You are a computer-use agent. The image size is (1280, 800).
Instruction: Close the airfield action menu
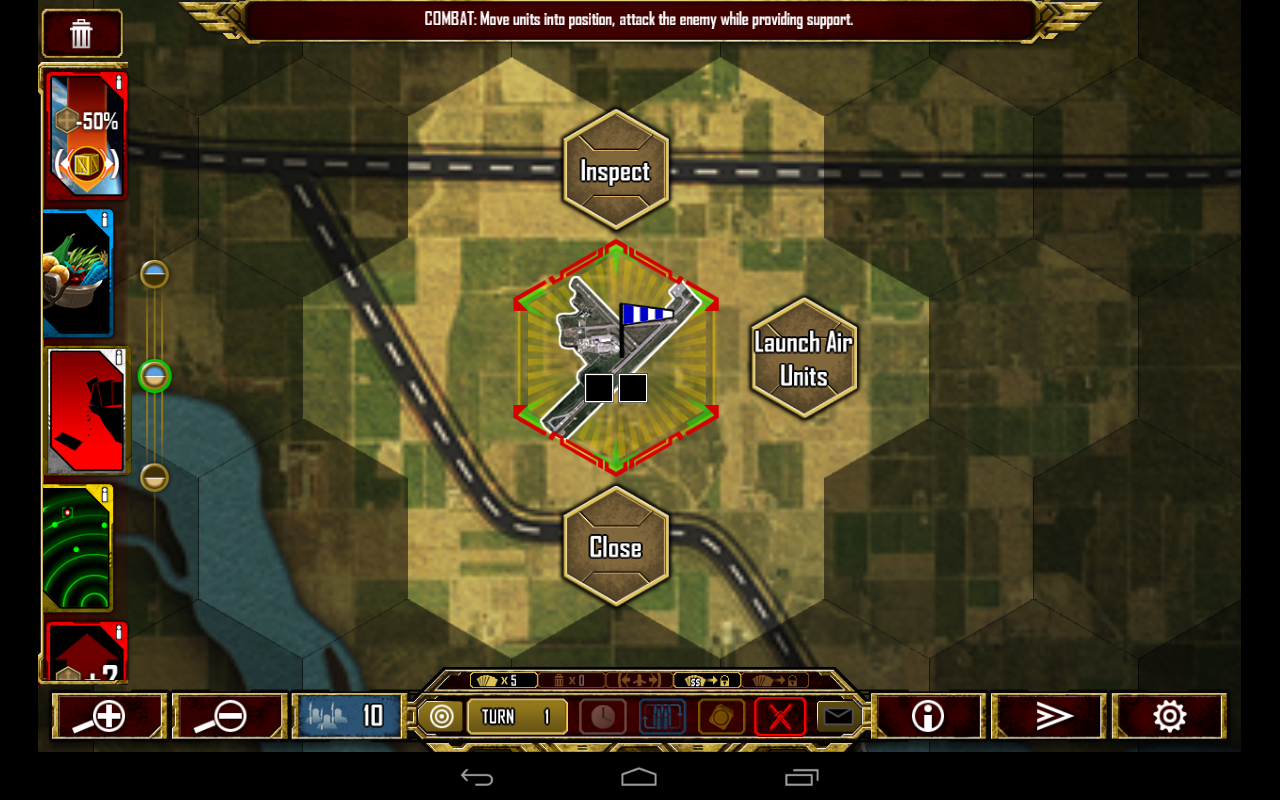coord(615,546)
